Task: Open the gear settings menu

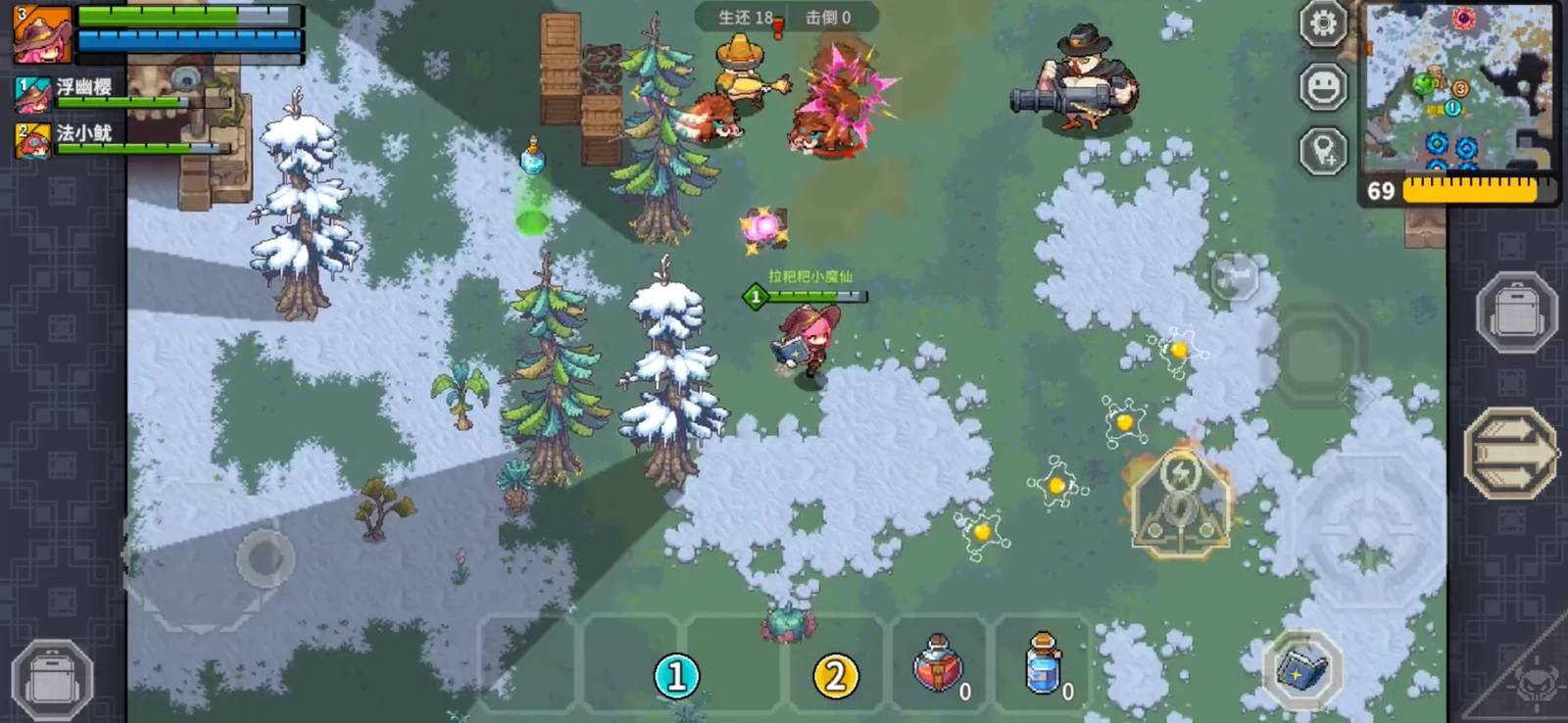Action: pyautogui.click(x=1323, y=24)
